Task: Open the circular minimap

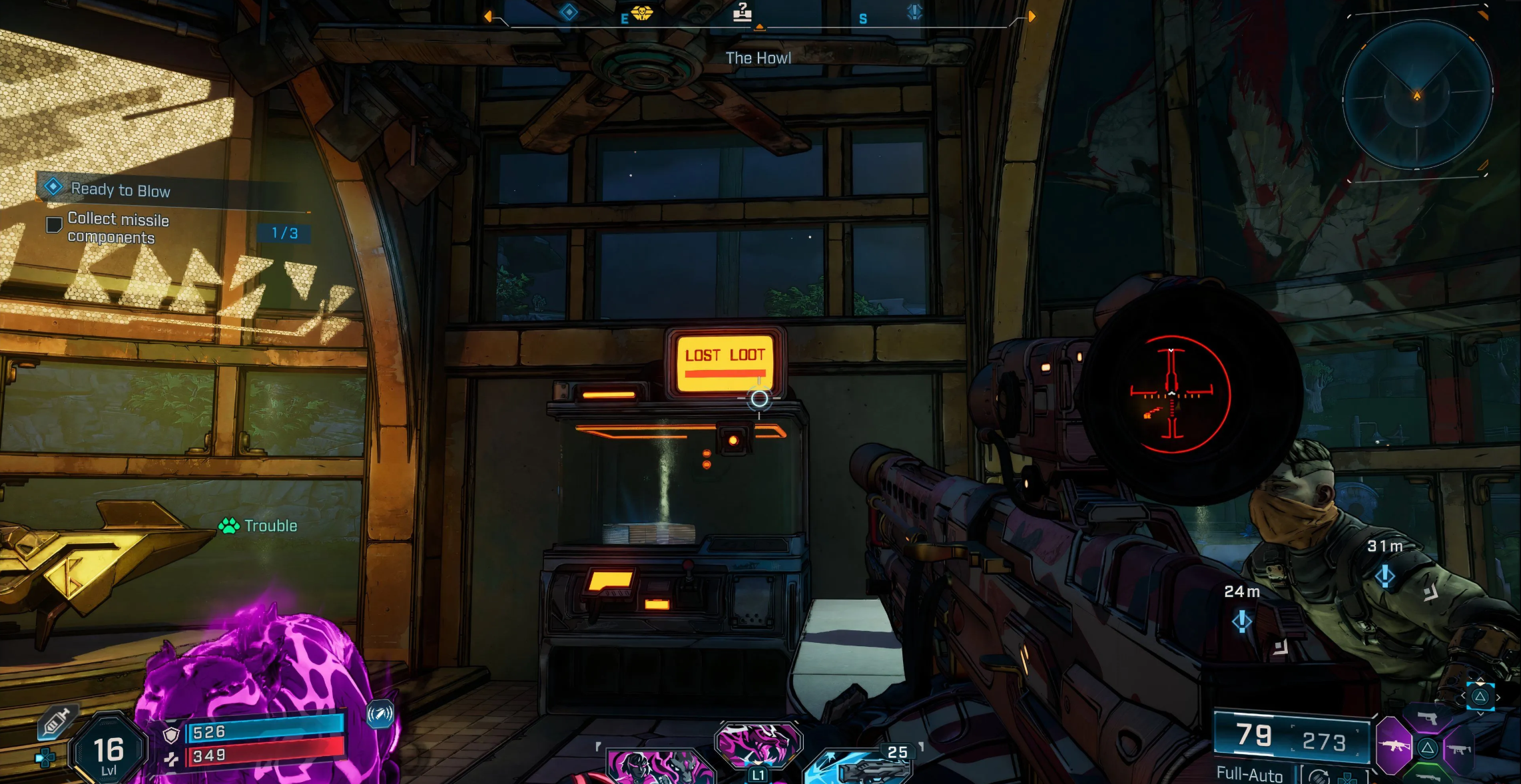Action: [1416, 95]
